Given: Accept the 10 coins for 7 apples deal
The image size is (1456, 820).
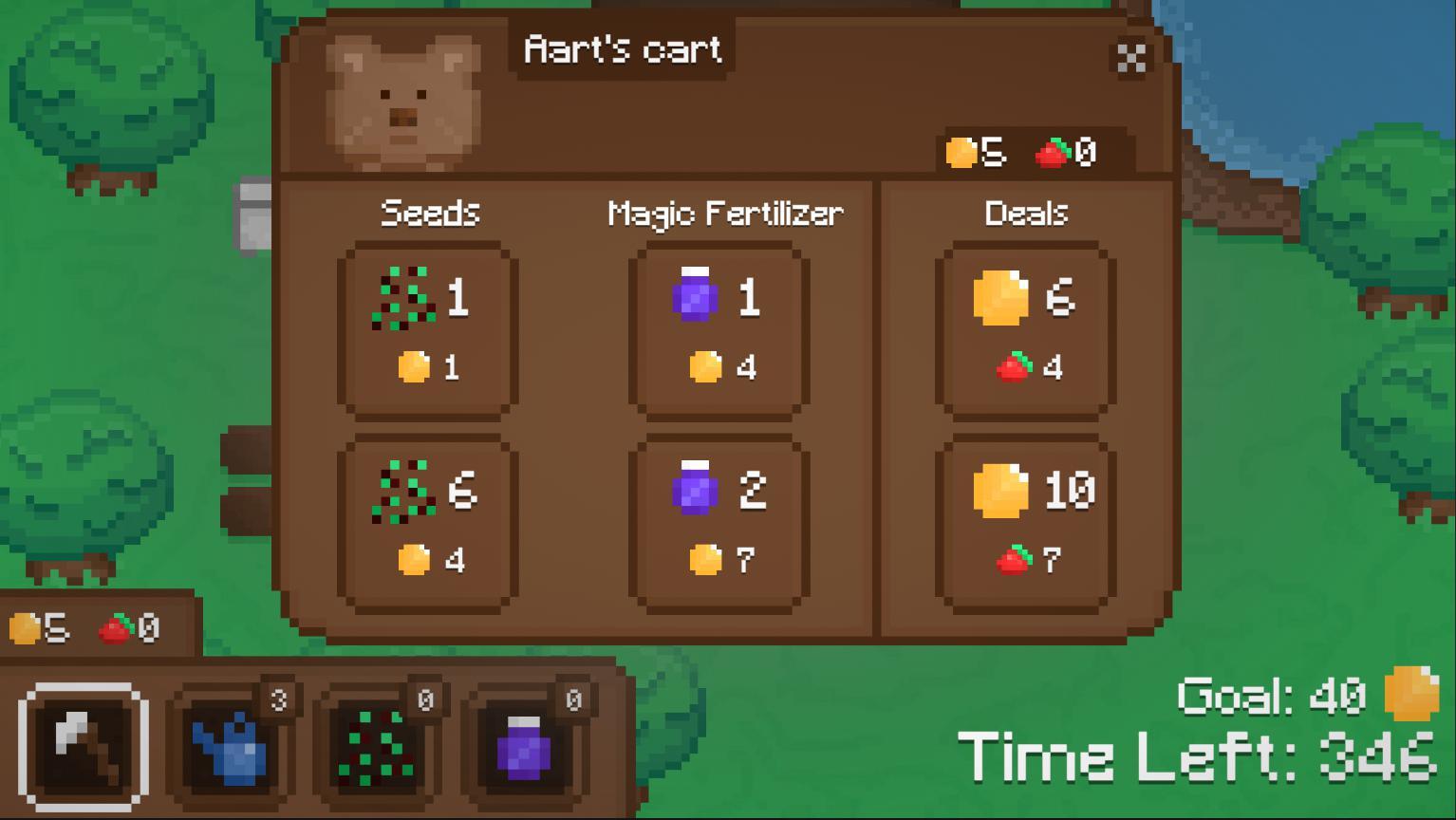Looking at the screenshot, I should coord(1024,520).
